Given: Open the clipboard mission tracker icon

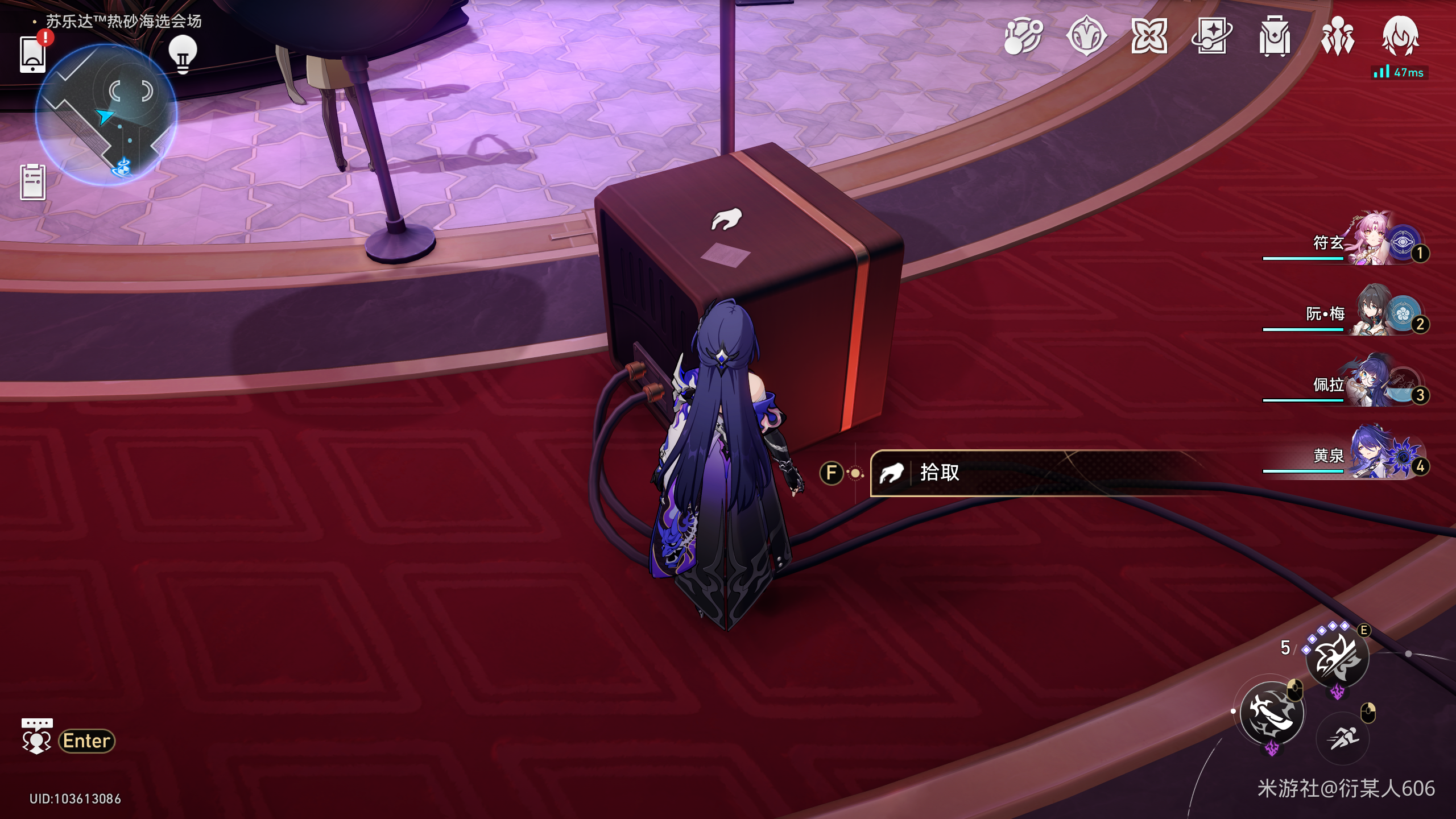Looking at the screenshot, I should click(x=33, y=182).
